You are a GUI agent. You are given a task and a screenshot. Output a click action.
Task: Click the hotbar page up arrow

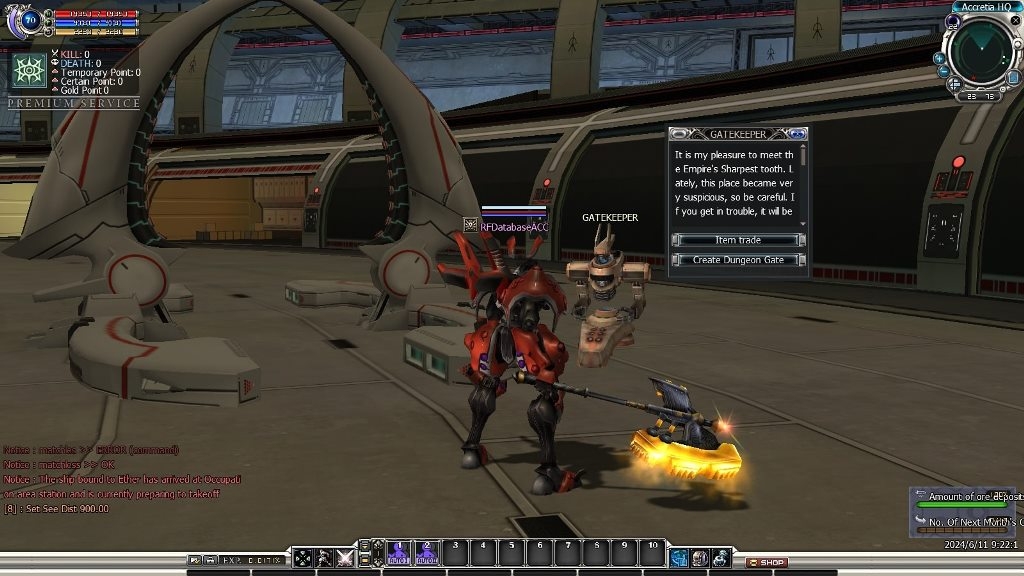366,546
